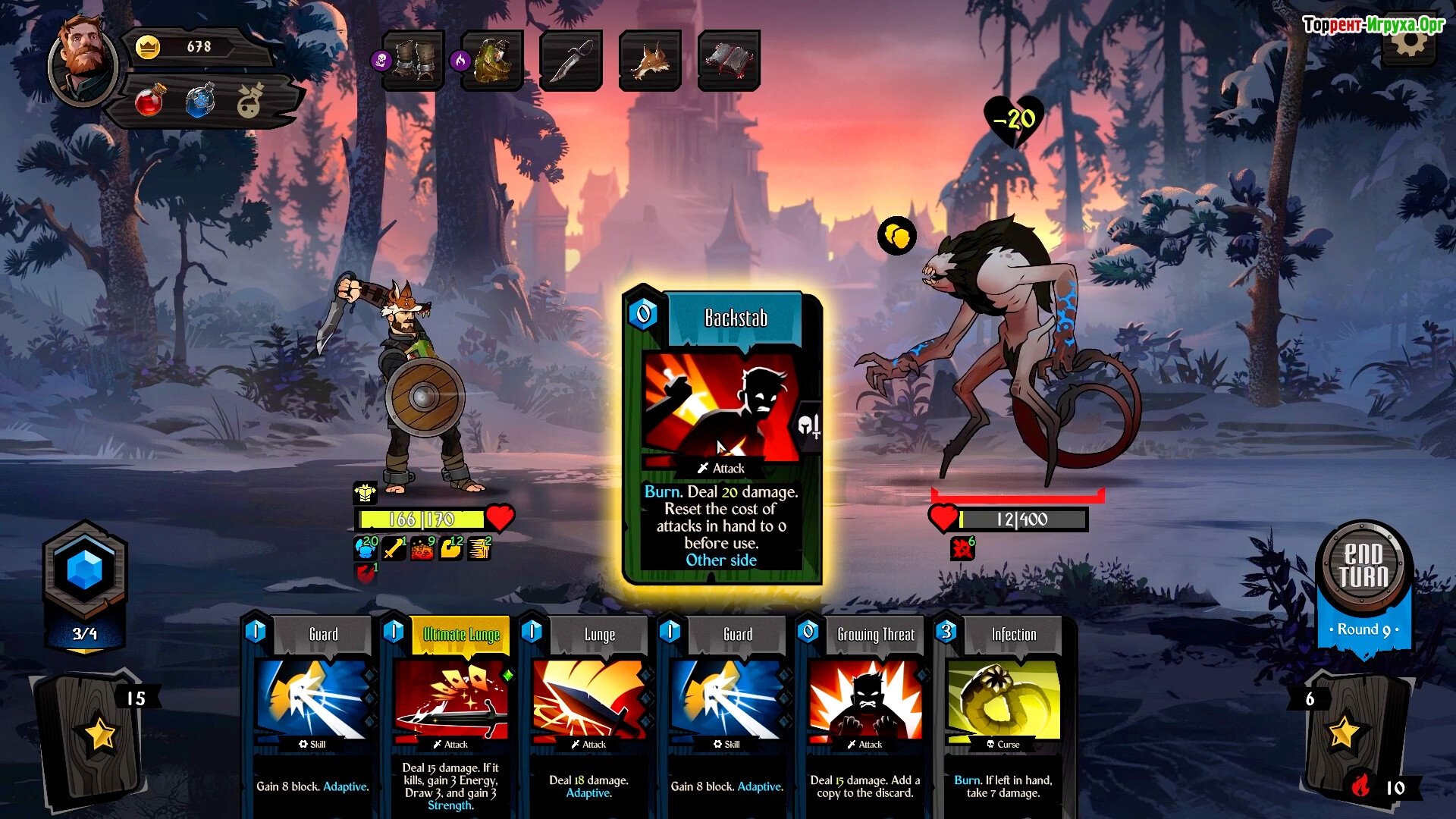This screenshot has height=819, width=1456.
Task: Inspect the fox mask relic
Action: coord(650,61)
